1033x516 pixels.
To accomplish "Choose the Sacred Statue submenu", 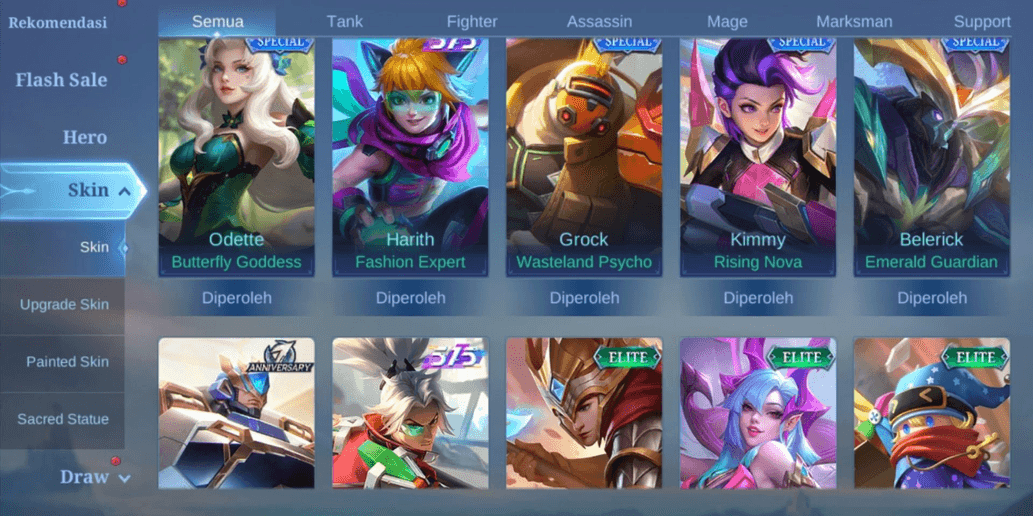I will point(63,419).
